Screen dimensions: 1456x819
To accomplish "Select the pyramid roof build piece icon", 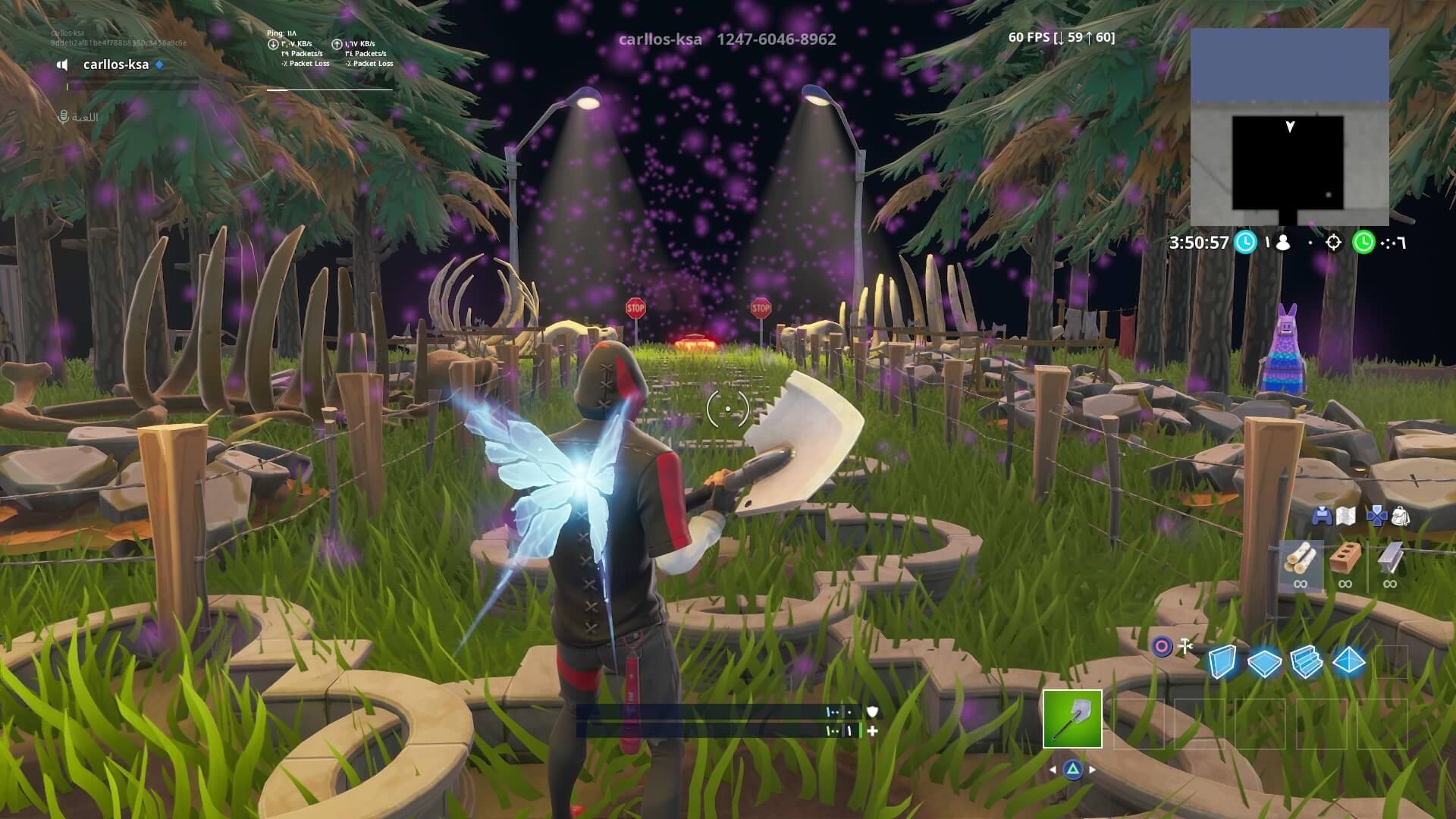I will 1348,660.
